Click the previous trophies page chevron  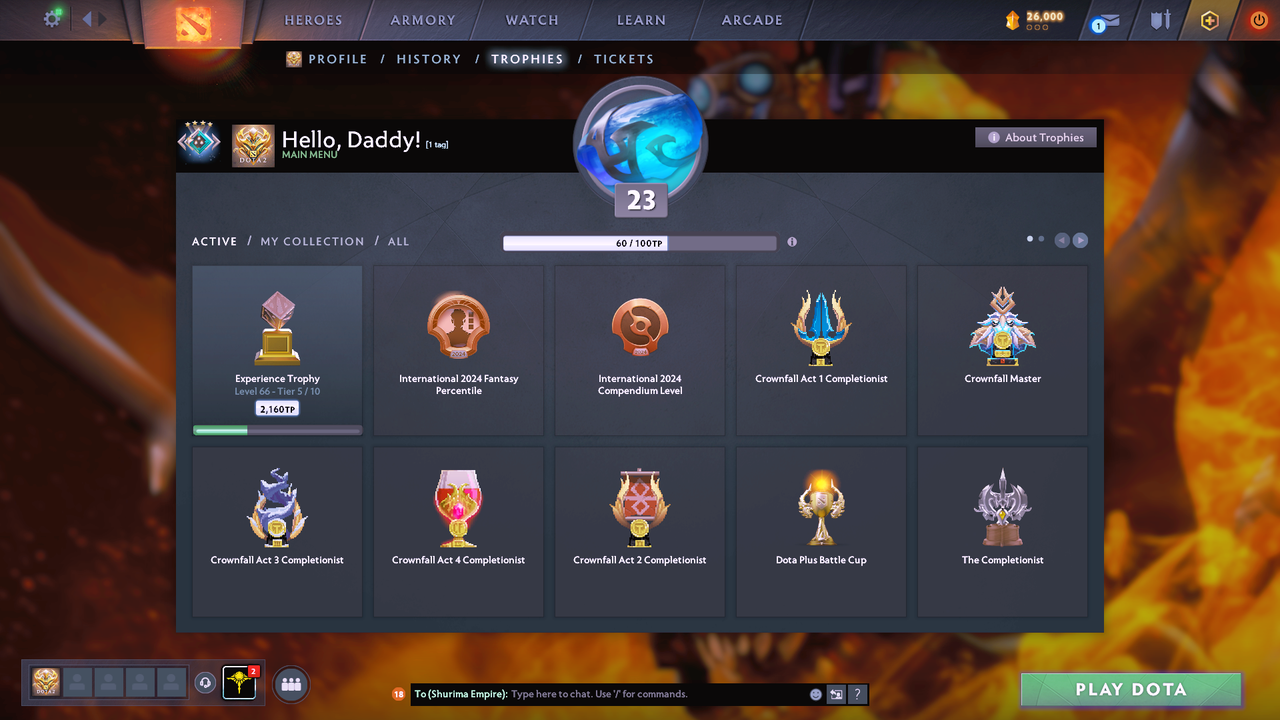[1062, 240]
